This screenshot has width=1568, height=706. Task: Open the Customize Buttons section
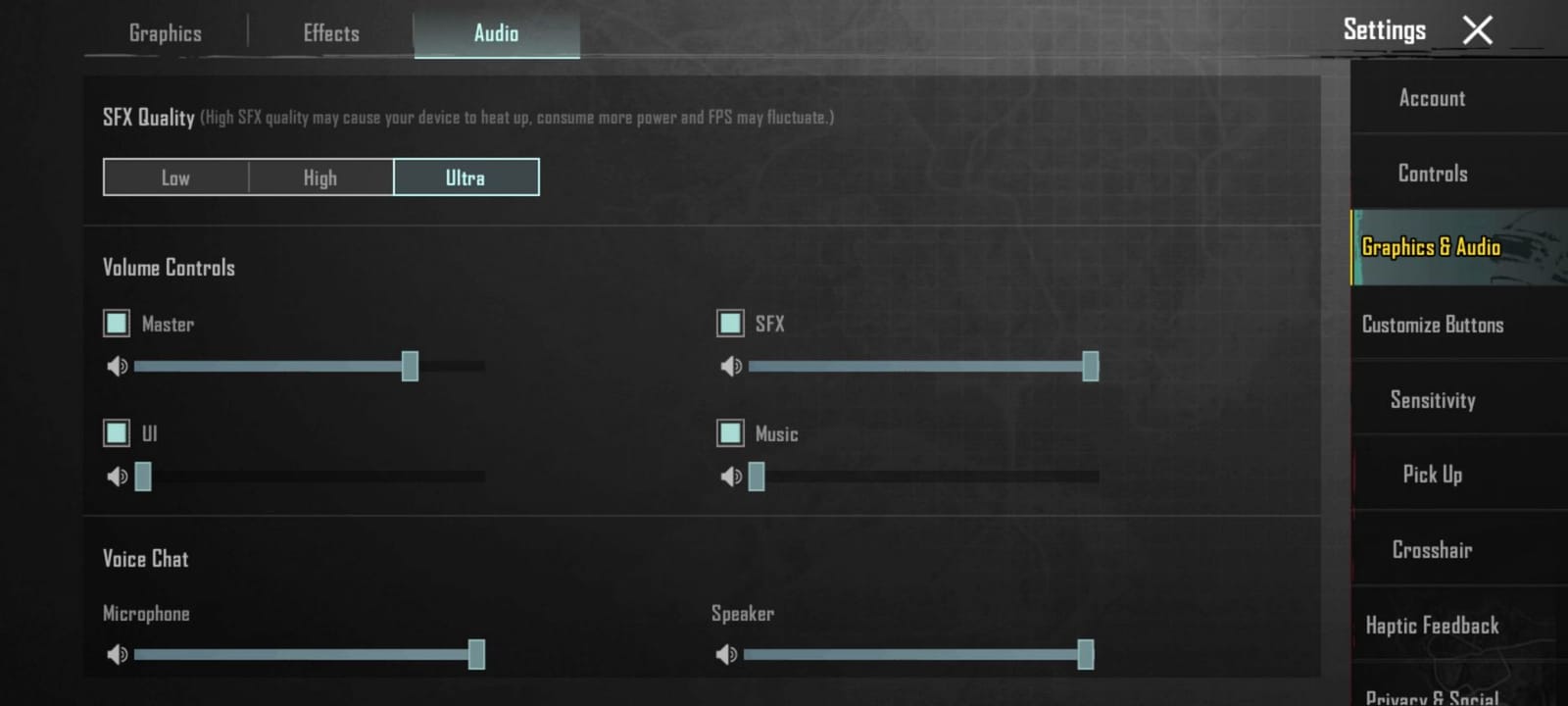(1433, 324)
